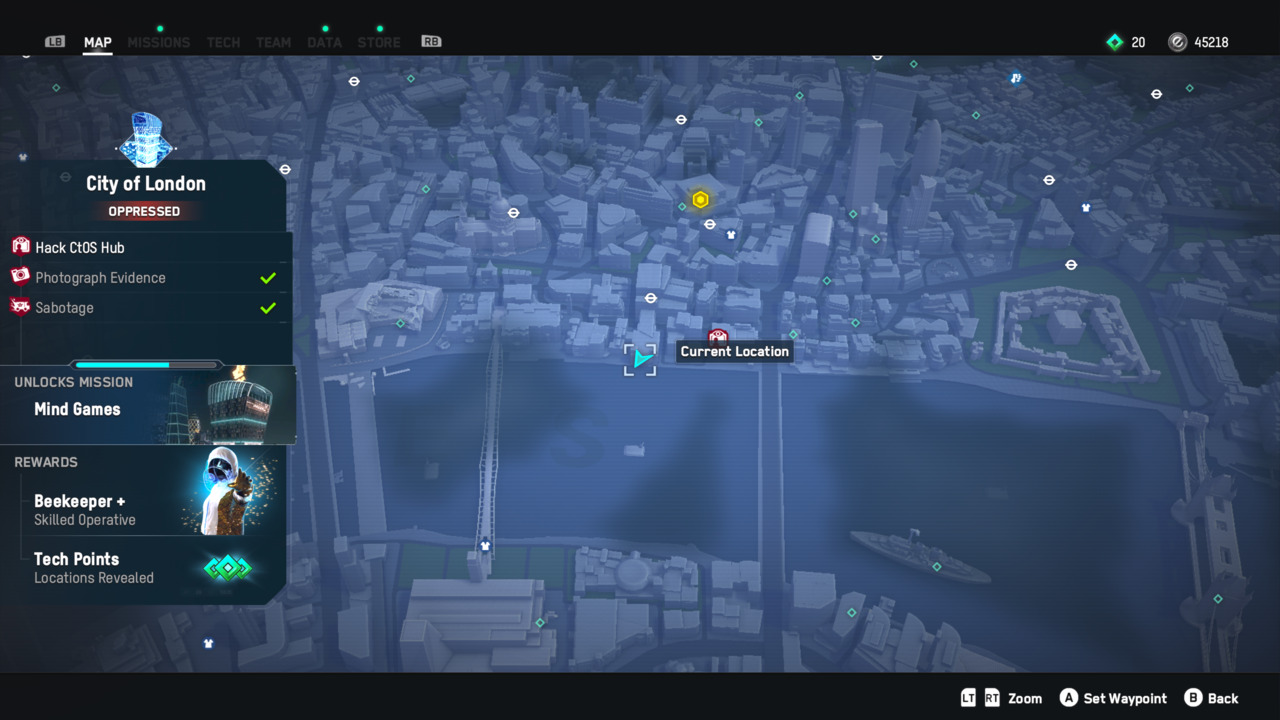Screen dimensions: 1280x720
Task: Click the player position arrow brackets on map
Action: (639, 360)
